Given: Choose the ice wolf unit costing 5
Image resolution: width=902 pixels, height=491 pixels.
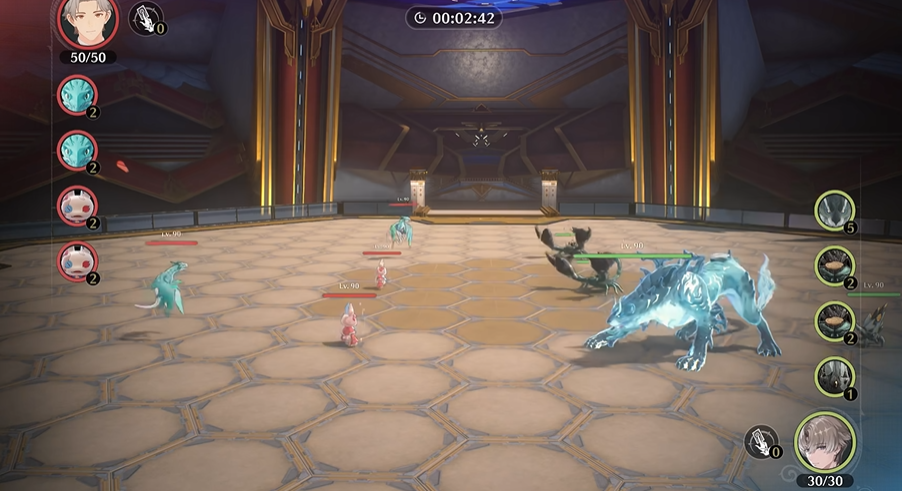Looking at the screenshot, I should pos(833,210).
